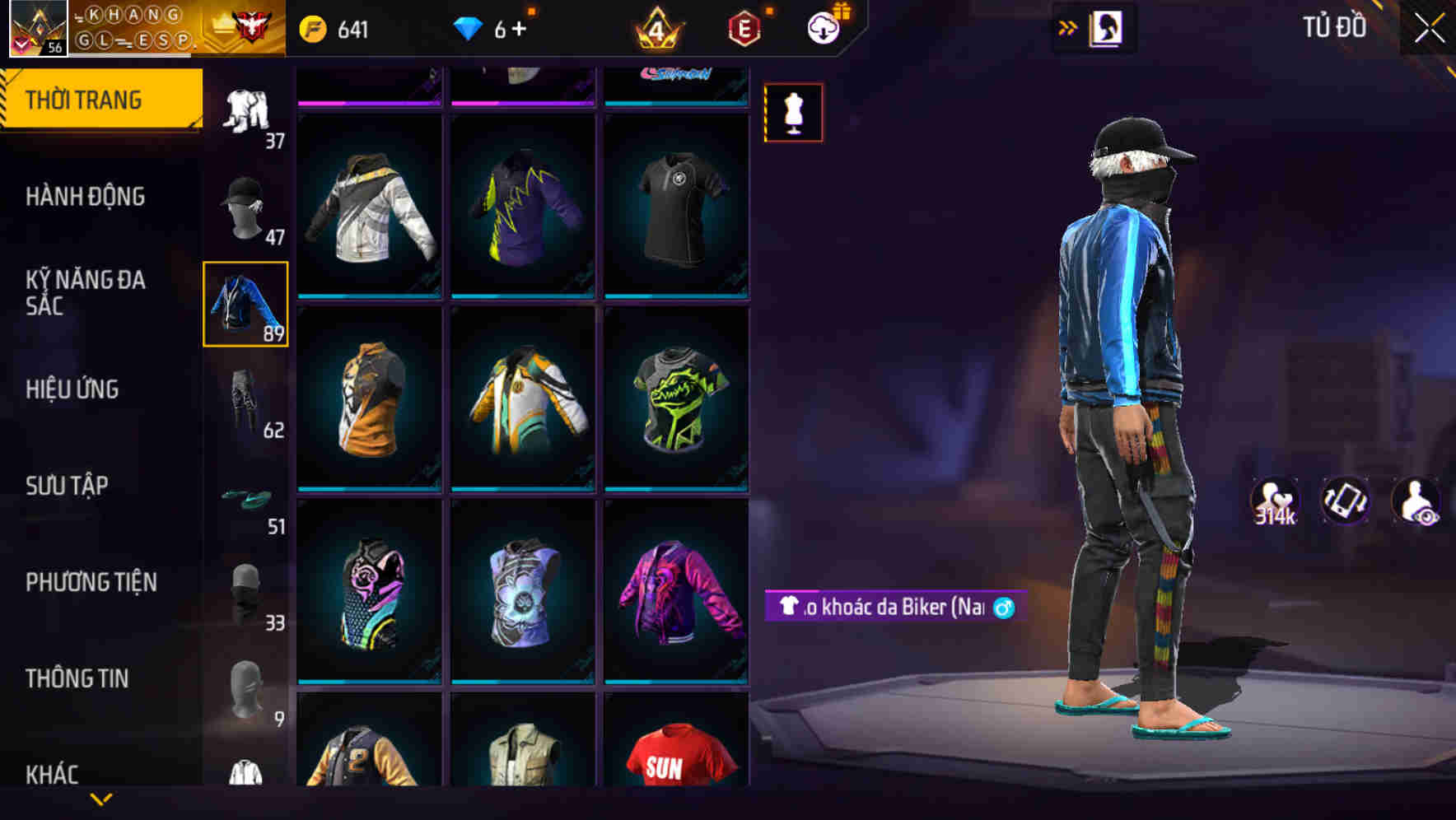This screenshot has width=1456, height=820.
Task: Click the mannequin outfit preview icon
Action: pos(793,112)
